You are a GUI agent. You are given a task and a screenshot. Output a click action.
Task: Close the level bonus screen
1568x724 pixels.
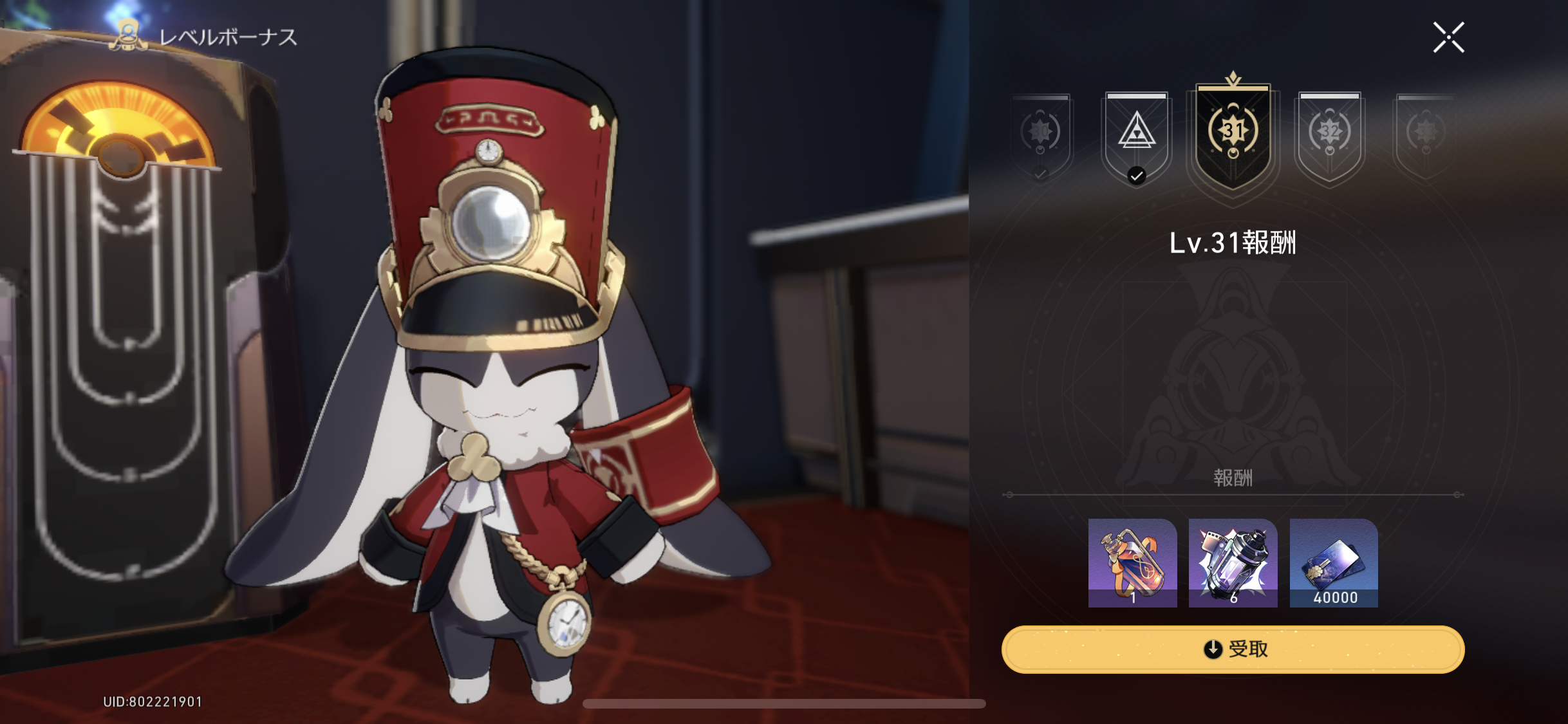click(1448, 37)
